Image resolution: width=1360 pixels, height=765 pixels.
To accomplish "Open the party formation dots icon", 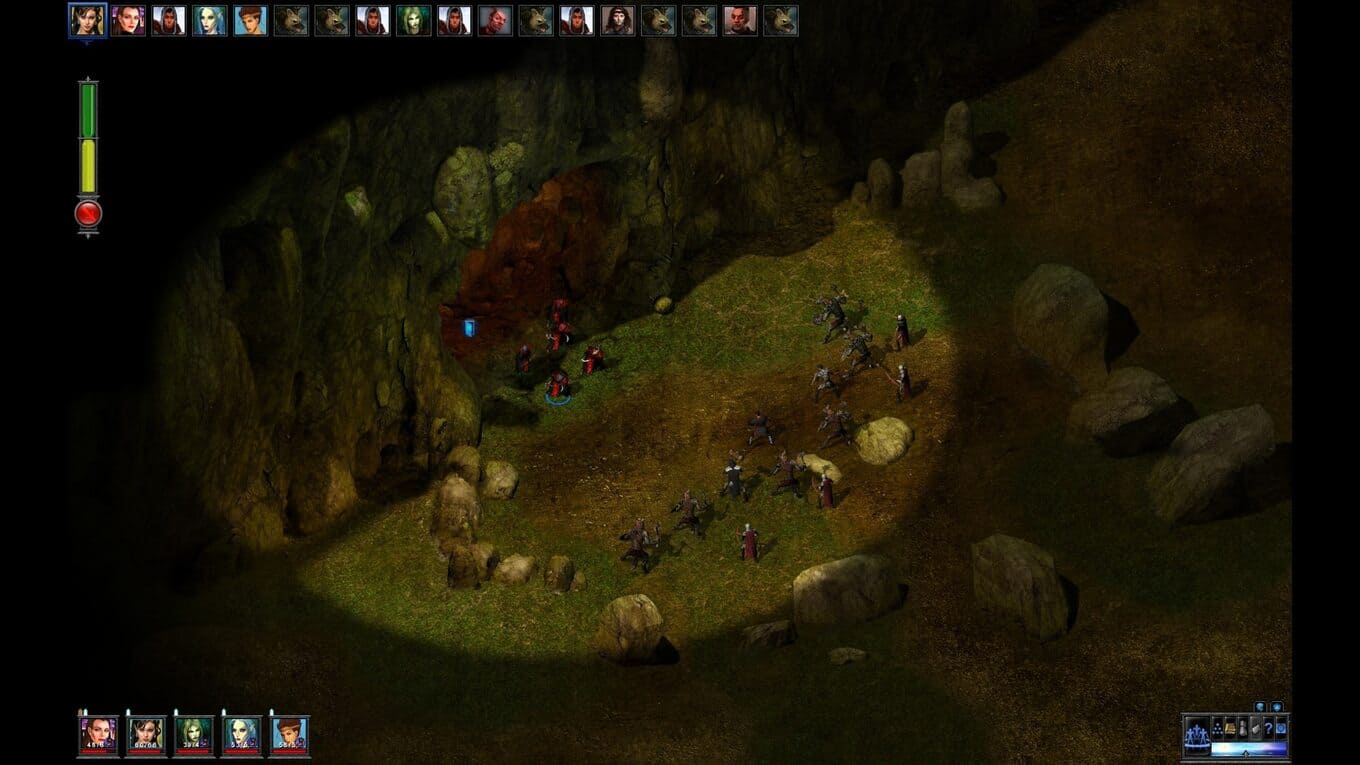I will (1217, 730).
